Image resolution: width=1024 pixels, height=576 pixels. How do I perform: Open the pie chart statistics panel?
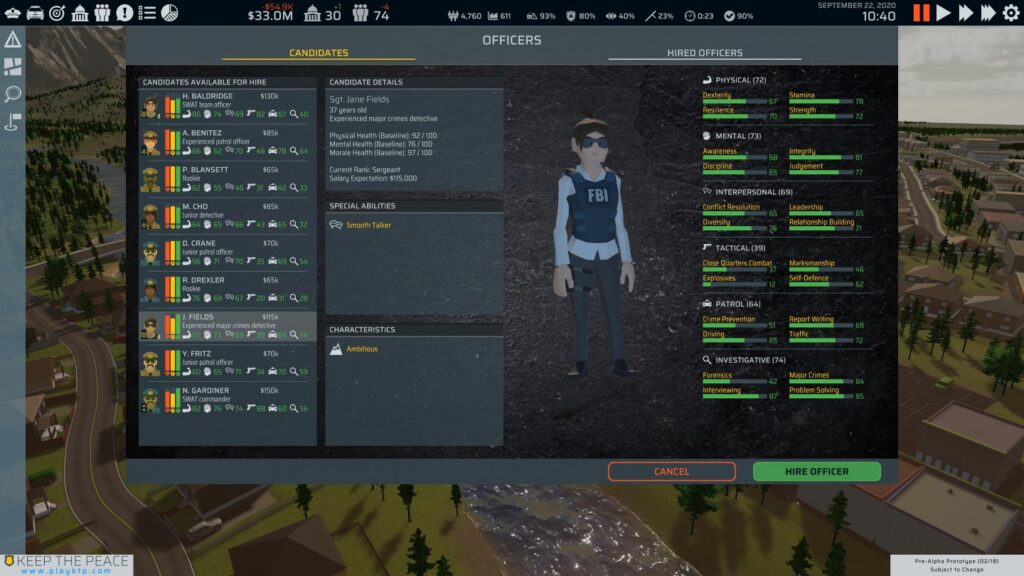coord(170,13)
